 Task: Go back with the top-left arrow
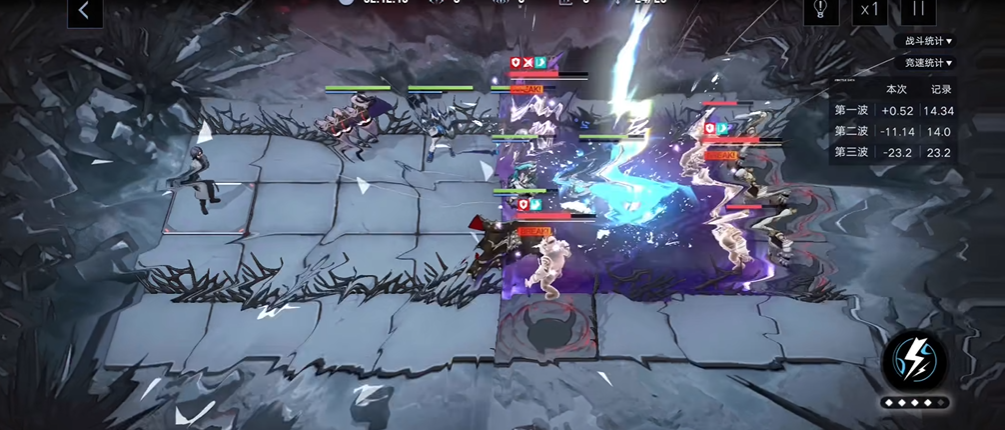[x=85, y=11]
